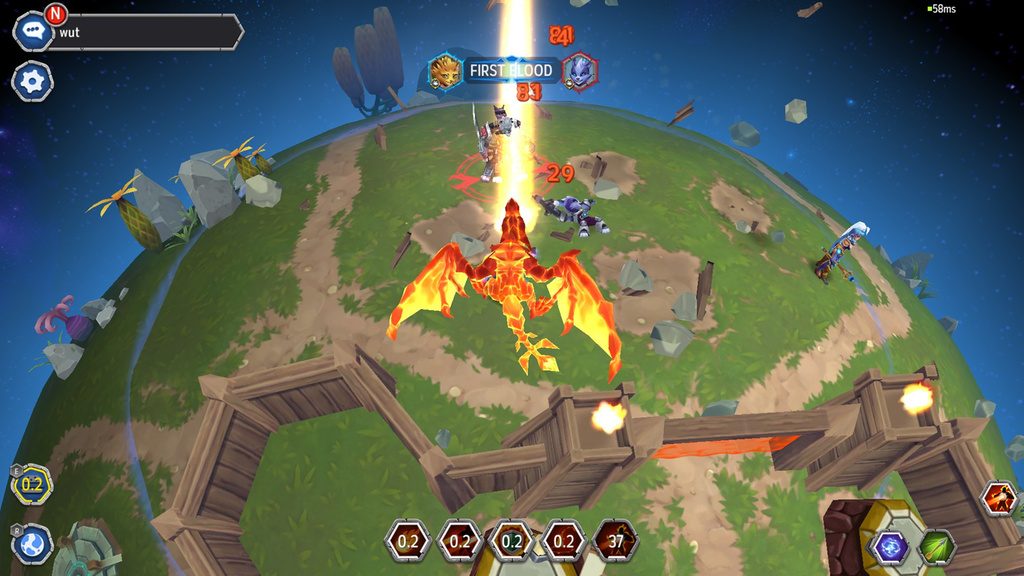This screenshot has height=576, width=1024.
Task: Open the gear settings menu
Action: 32,81
